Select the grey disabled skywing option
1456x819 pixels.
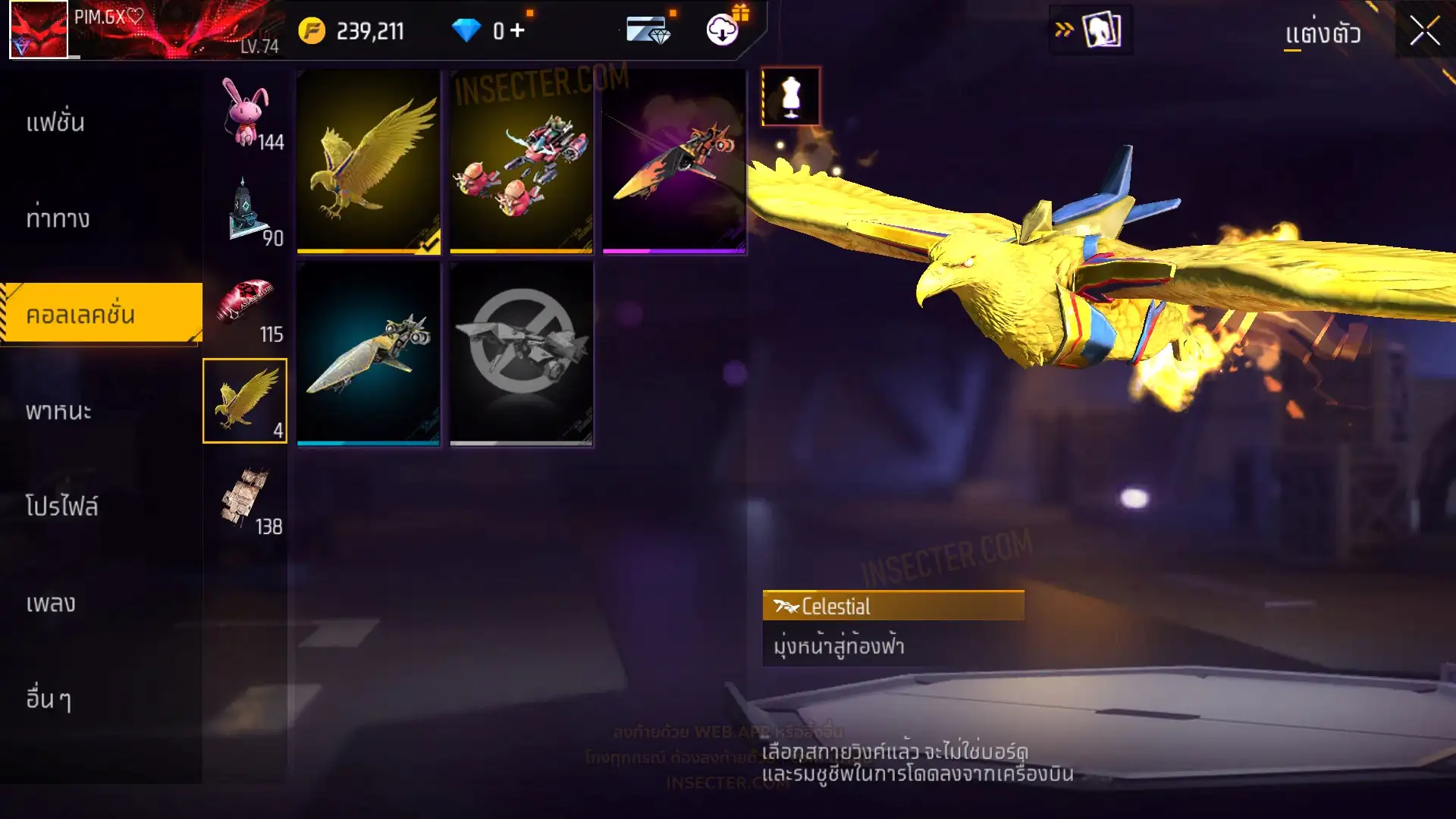[521, 353]
